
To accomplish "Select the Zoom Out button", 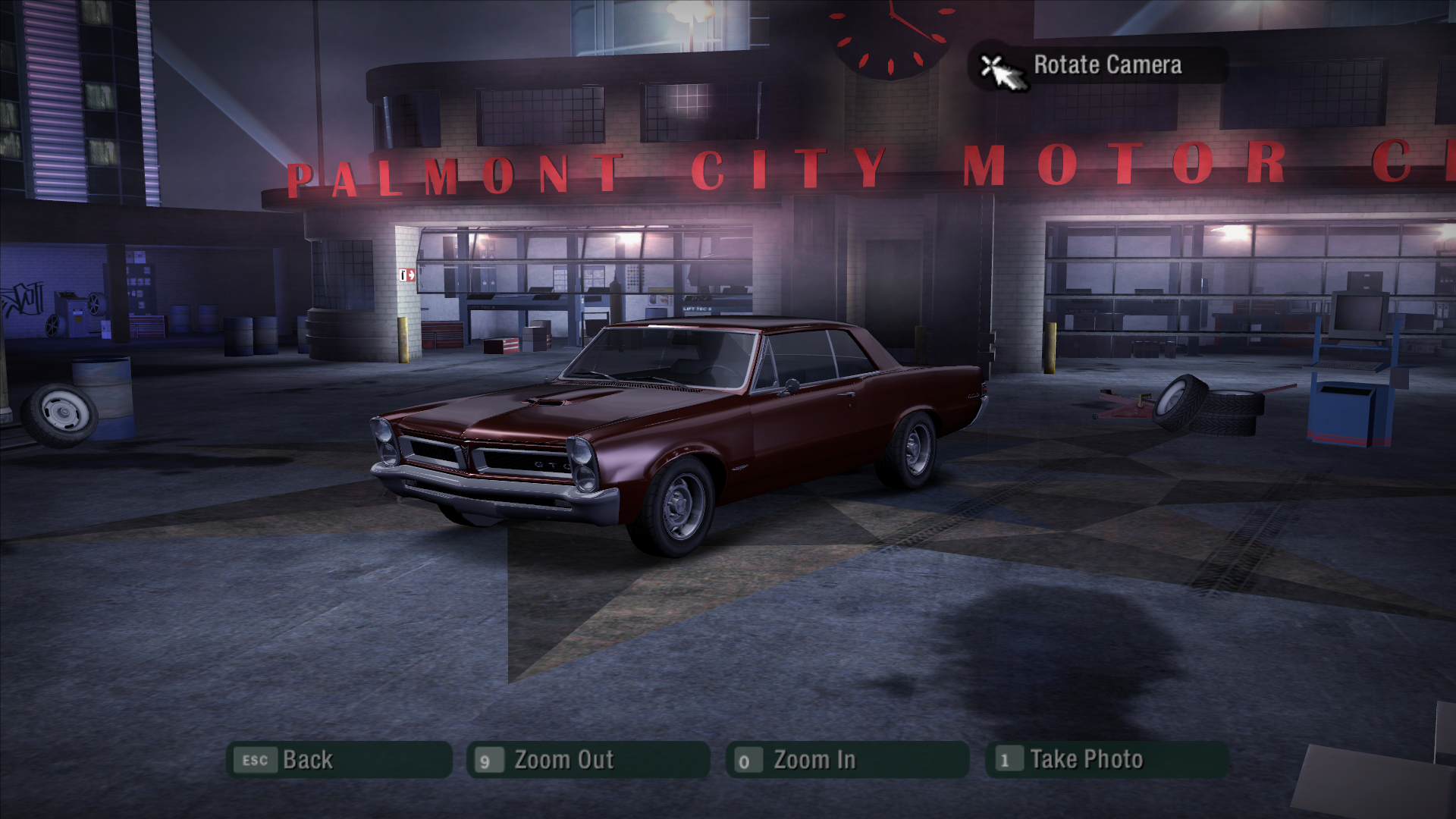I will [x=588, y=760].
